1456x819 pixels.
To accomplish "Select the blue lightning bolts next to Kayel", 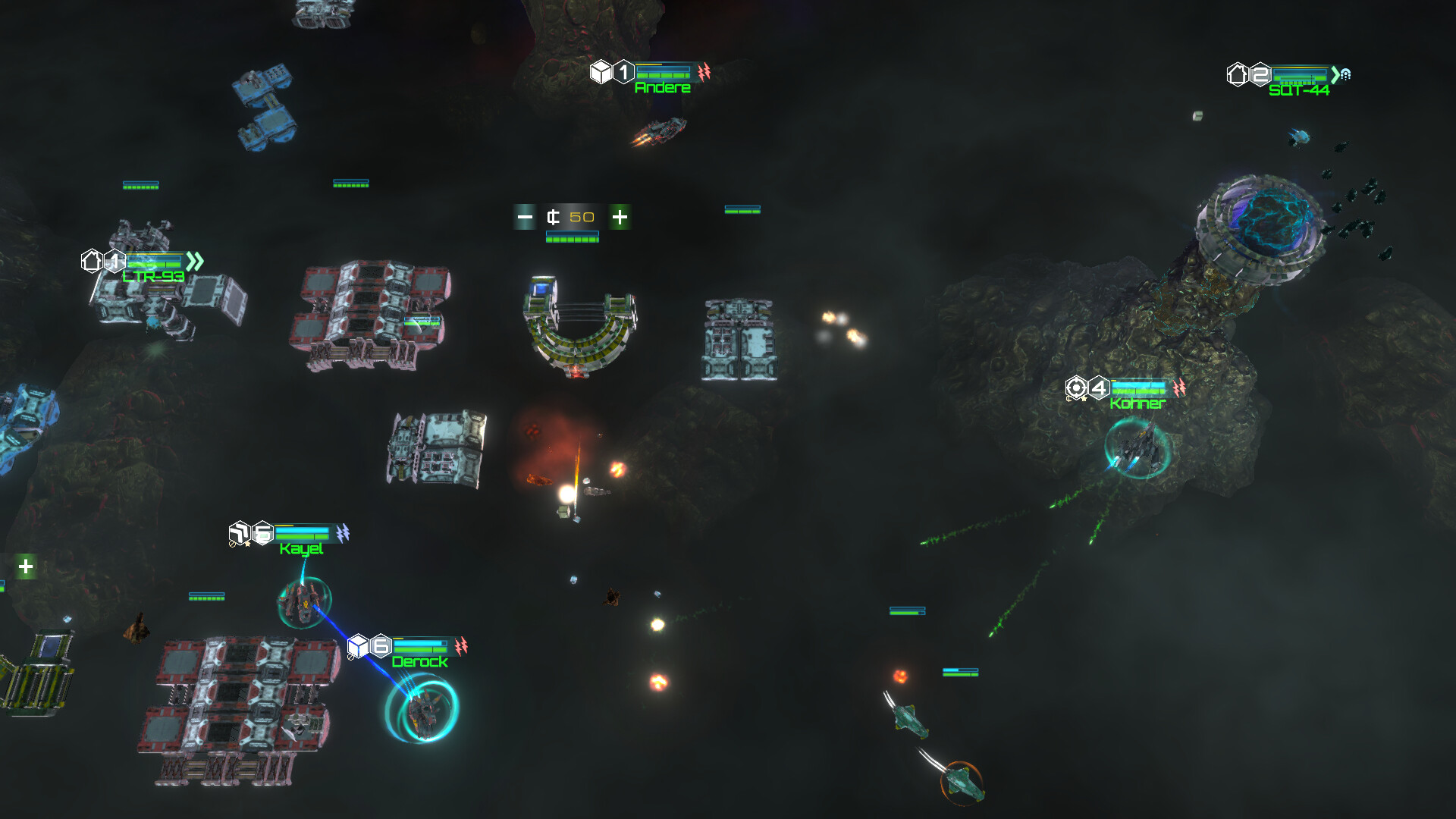I will pos(342,532).
